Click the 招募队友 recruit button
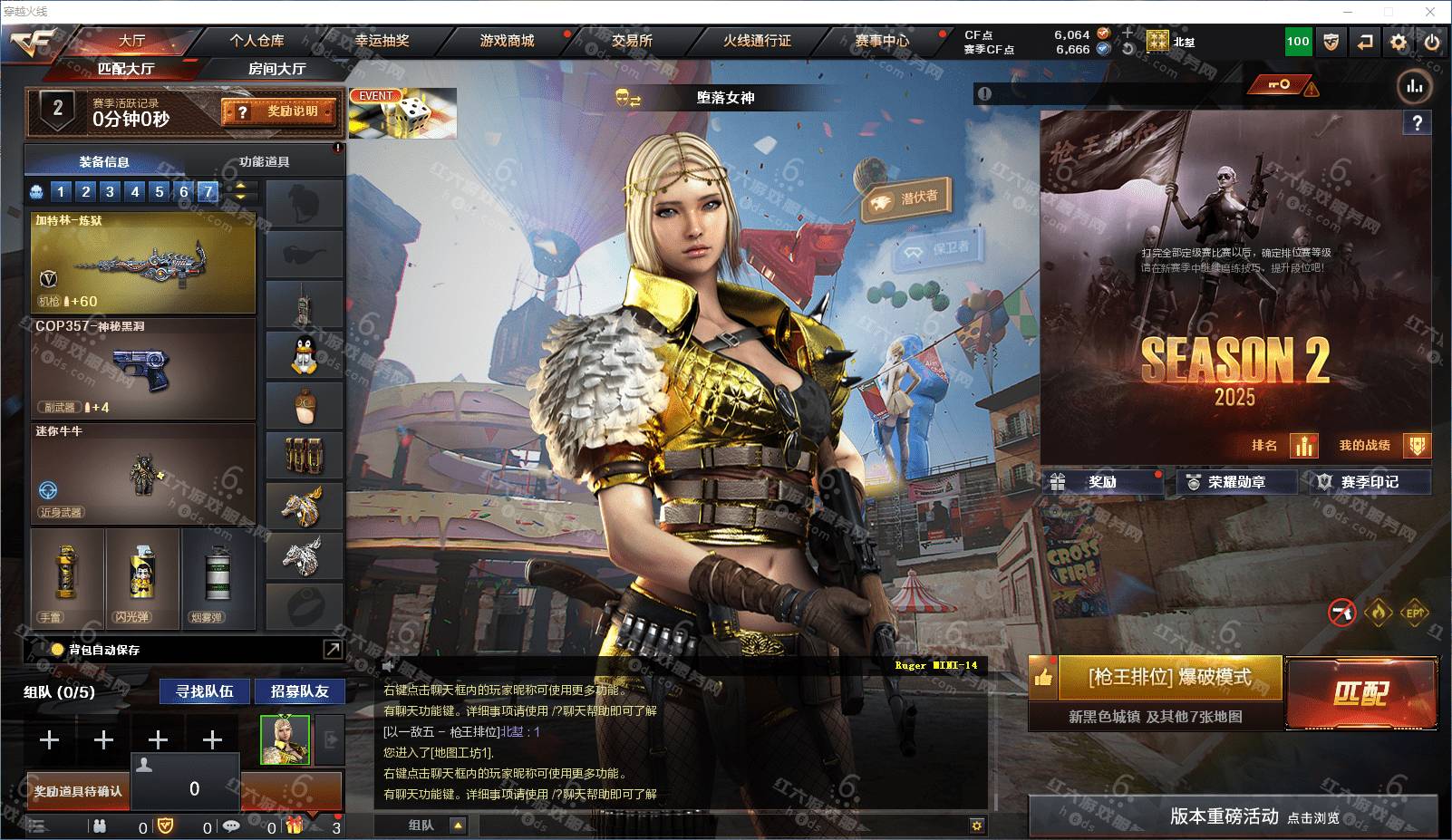This screenshot has height=840, width=1452. (299, 691)
